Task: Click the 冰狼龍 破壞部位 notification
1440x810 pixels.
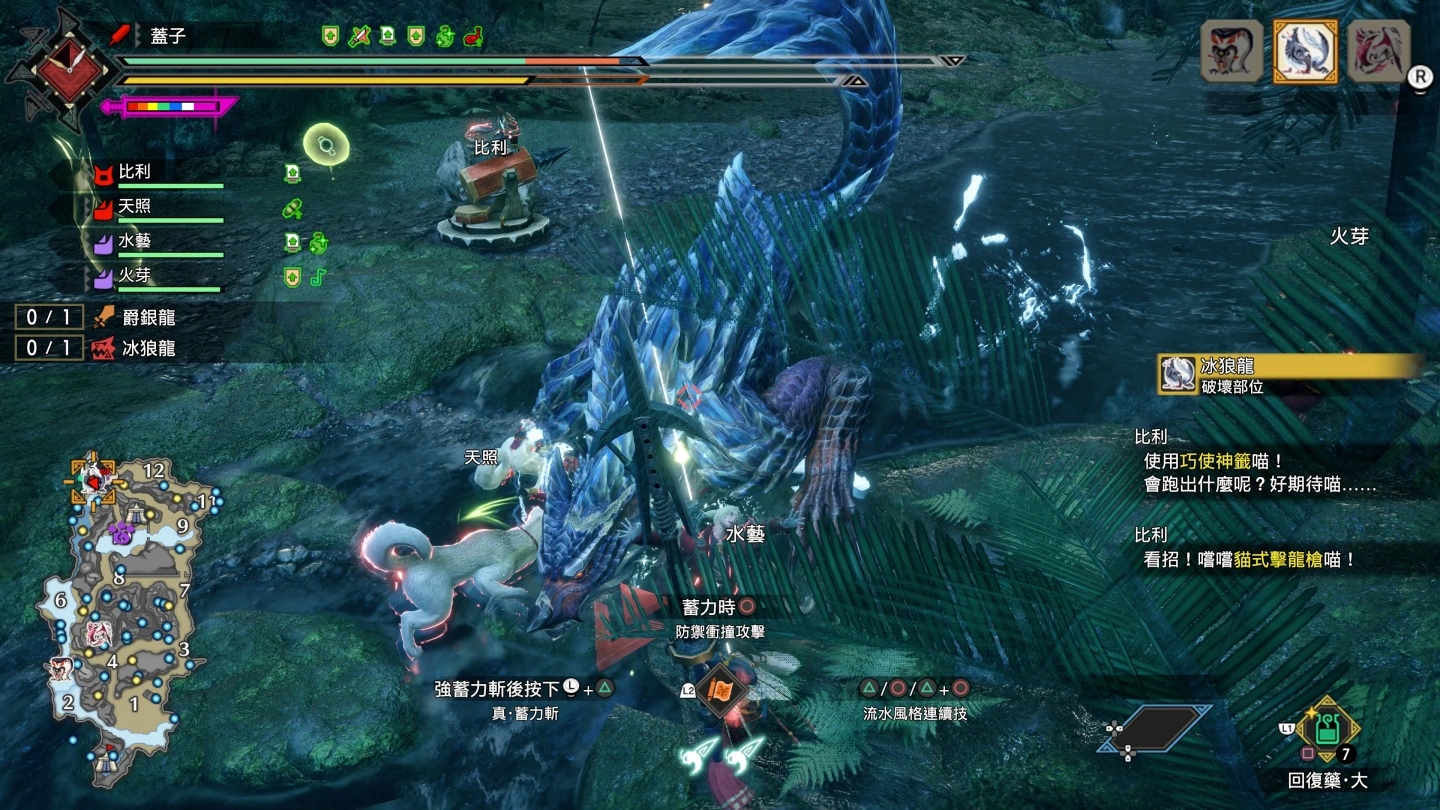Action: 1290,375
